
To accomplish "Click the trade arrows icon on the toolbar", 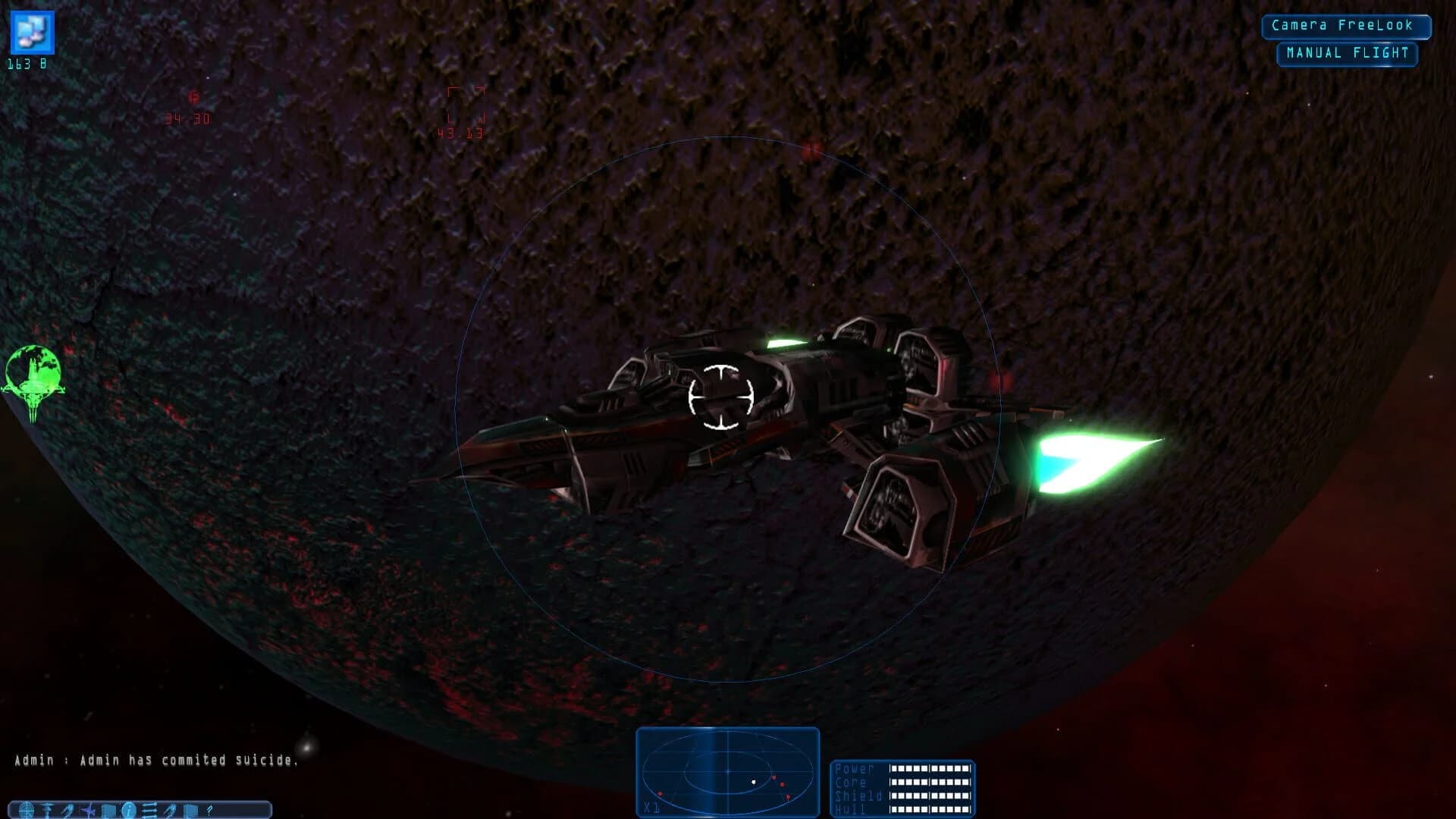I will click(149, 810).
